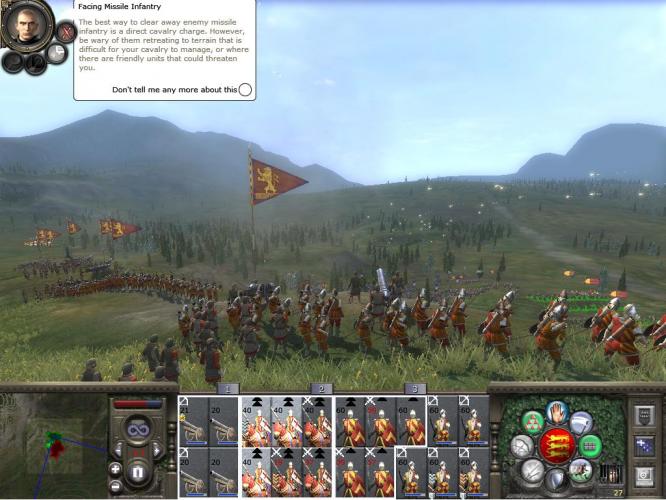Tick the "Don't tell me any more about this" circle

245,90
